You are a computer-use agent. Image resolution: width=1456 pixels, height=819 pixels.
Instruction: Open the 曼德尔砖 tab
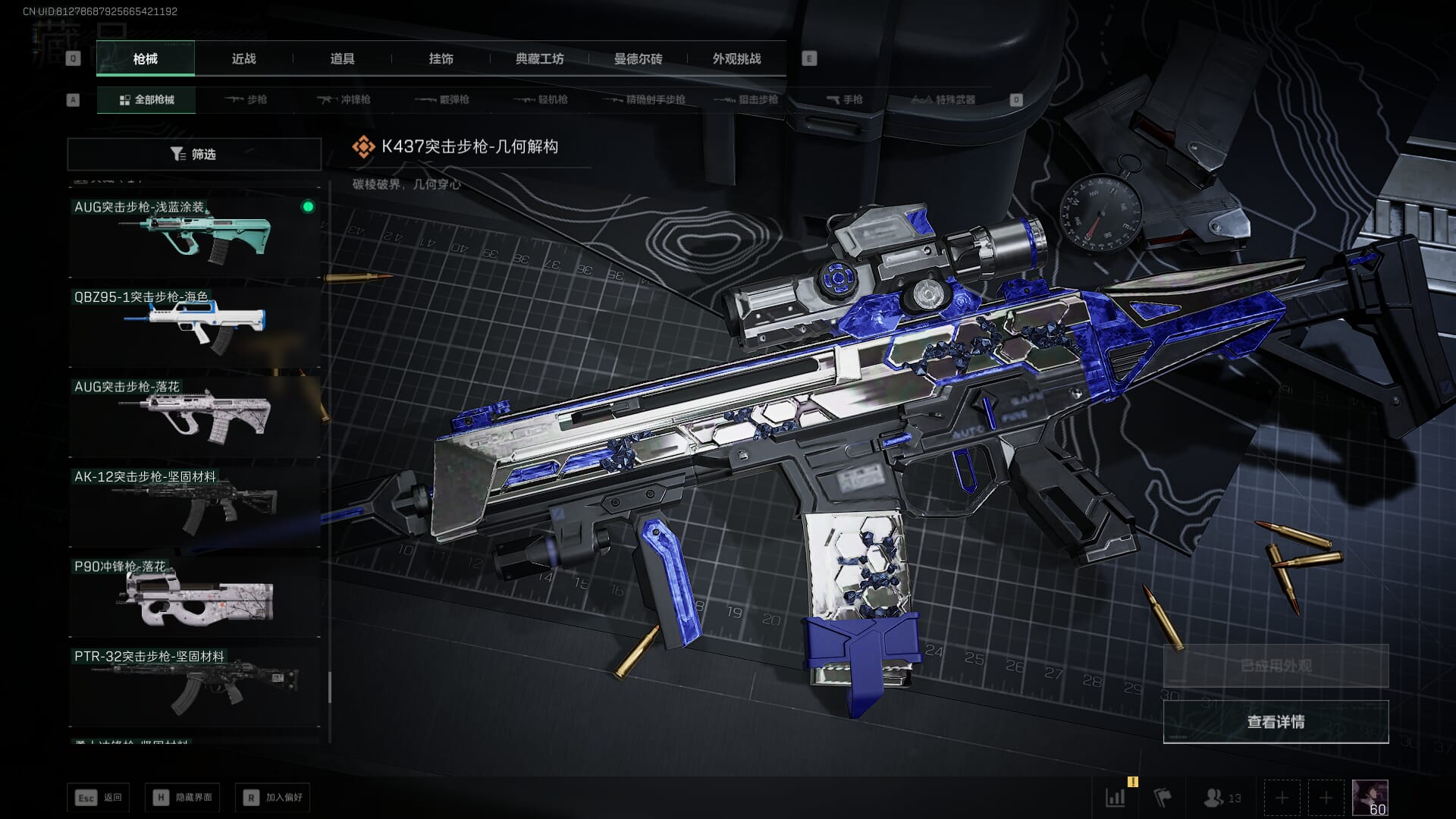click(x=638, y=58)
